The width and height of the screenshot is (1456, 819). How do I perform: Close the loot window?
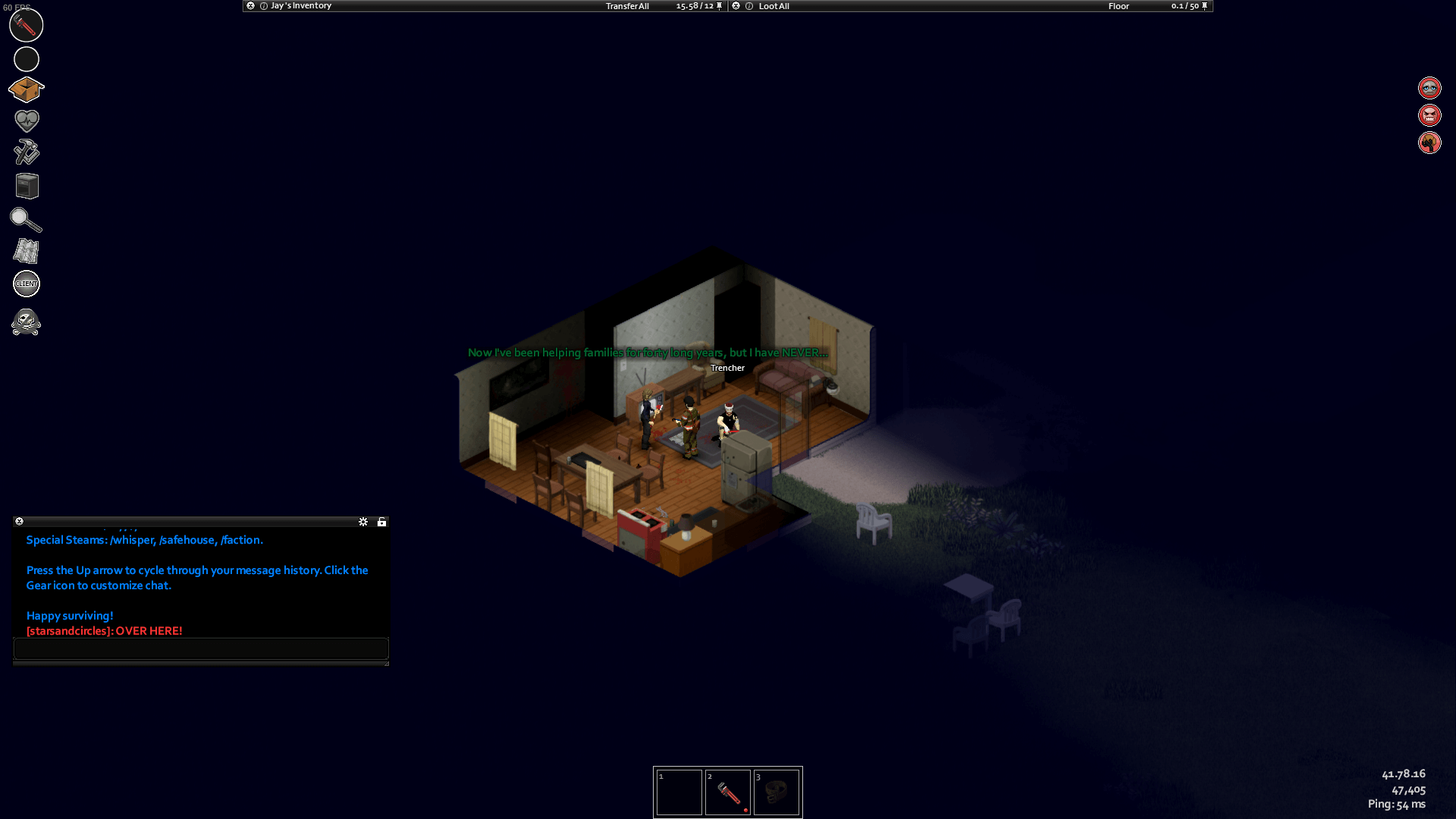coord(736,6)
